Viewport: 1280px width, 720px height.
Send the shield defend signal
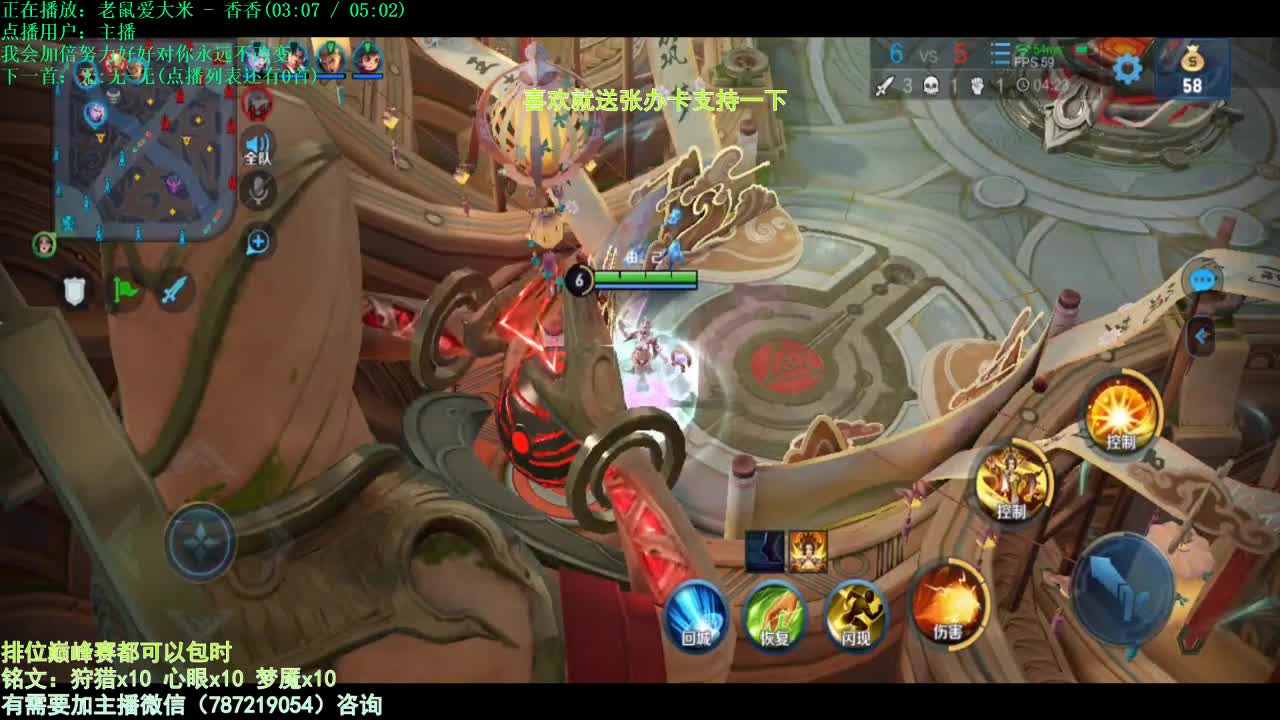[x=75, y=291]
